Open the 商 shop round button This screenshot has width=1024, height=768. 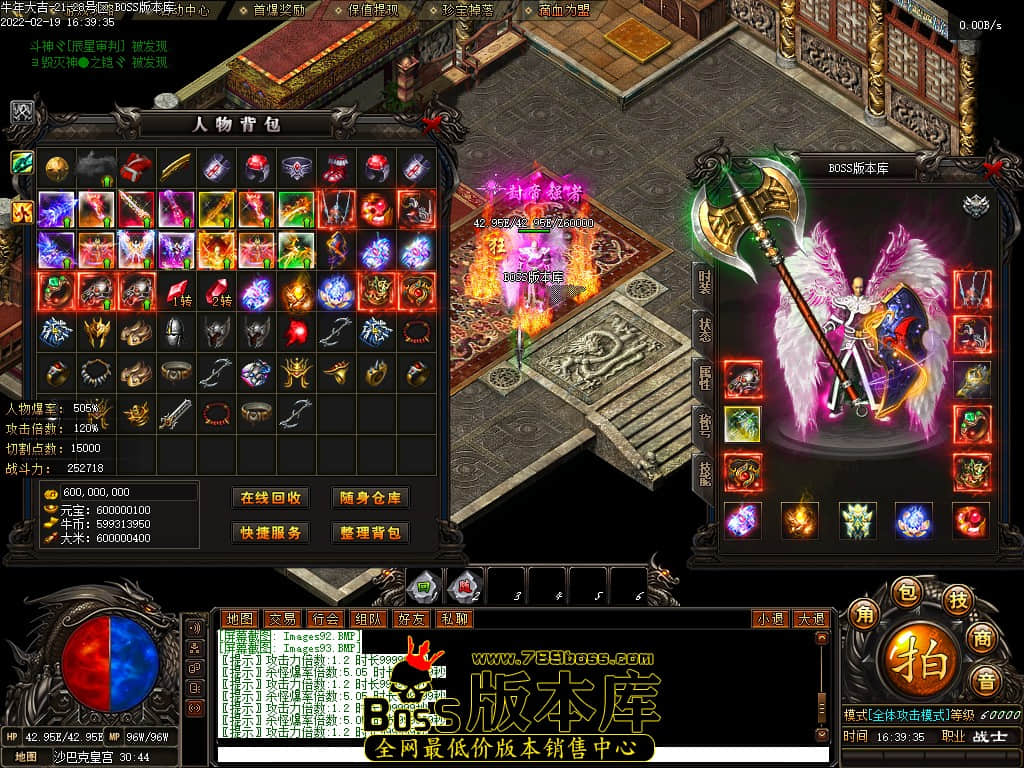(x=983, y=637)
